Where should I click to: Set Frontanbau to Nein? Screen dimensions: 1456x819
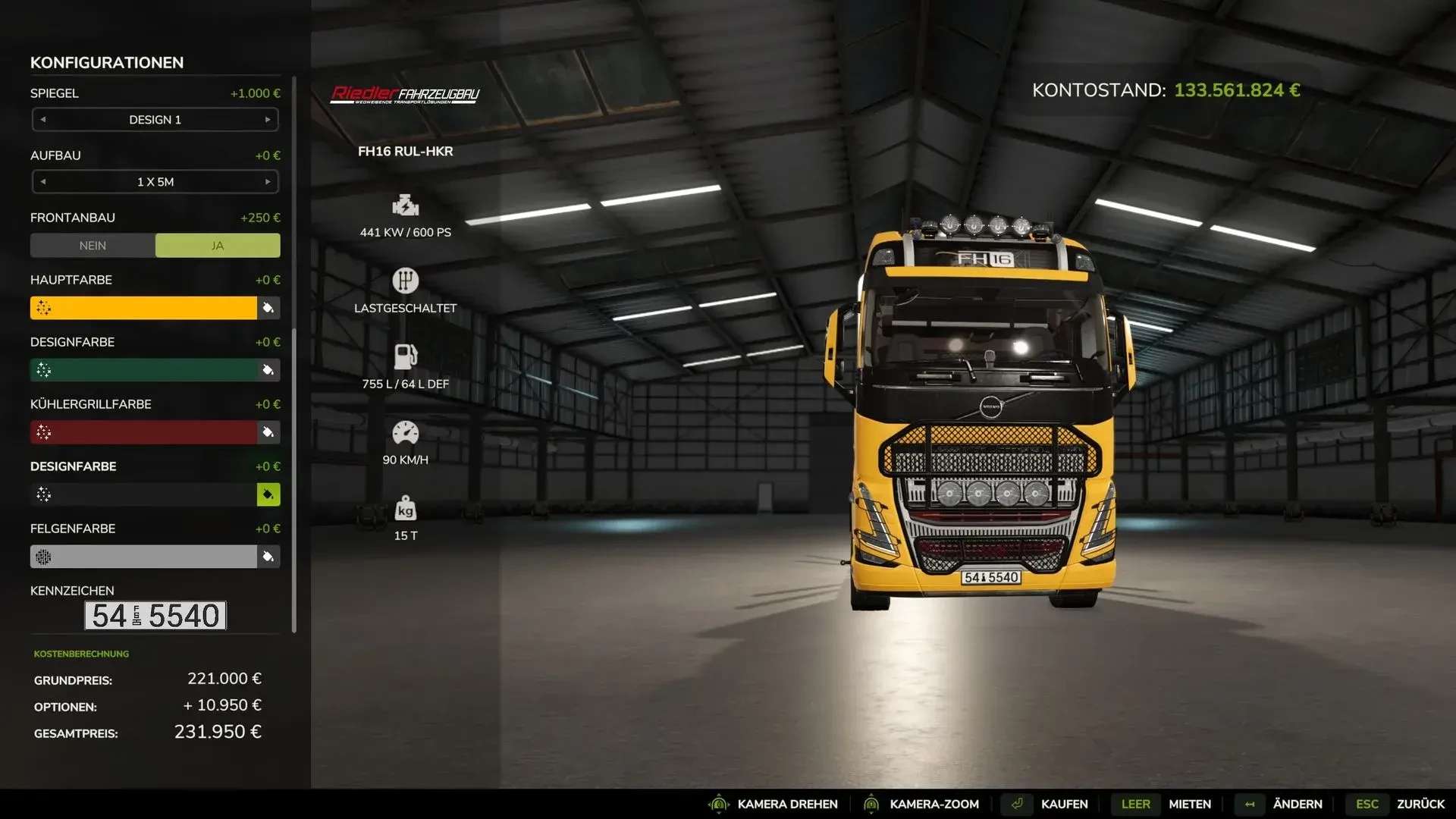[x=93, y=246]
